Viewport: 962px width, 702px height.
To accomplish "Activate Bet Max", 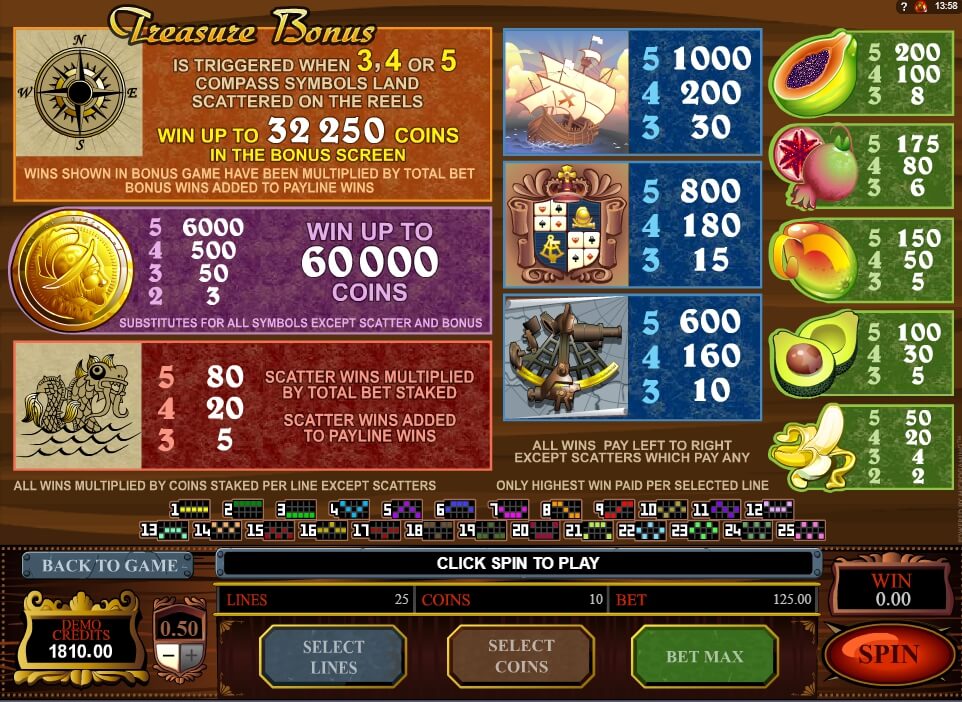I will 704,656.
